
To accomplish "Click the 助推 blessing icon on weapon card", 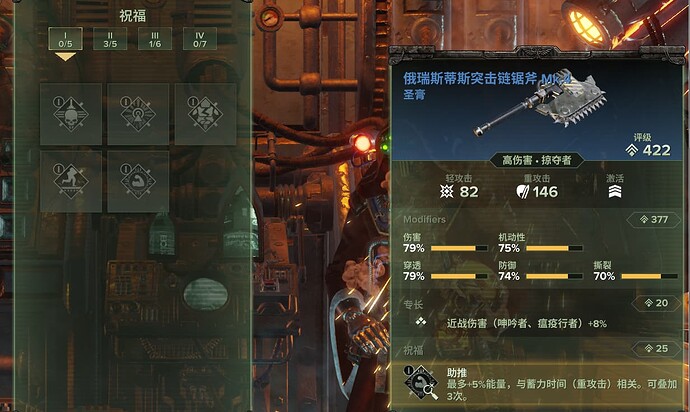I will pyautogui.click(x=419, y=383).
